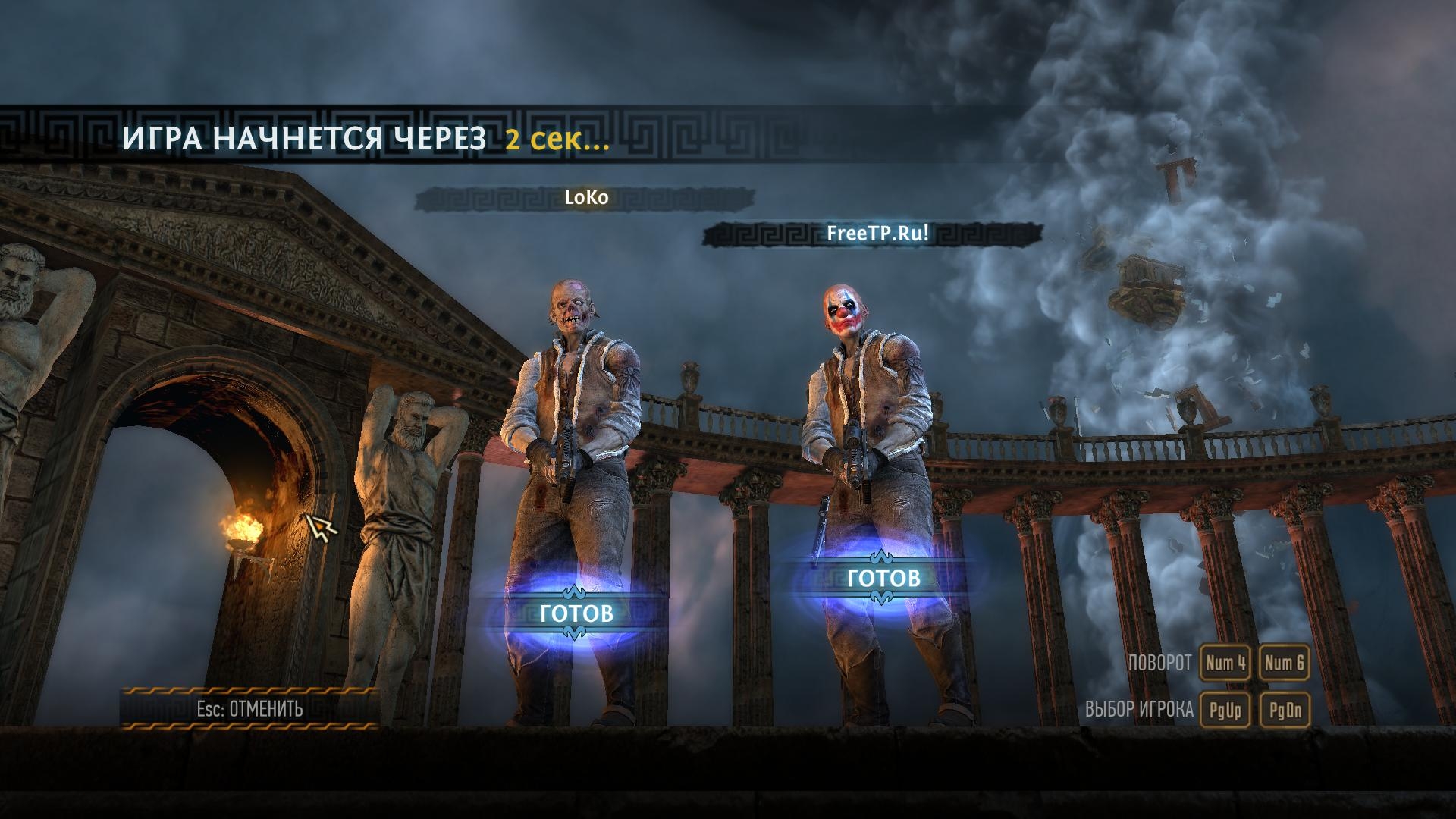Cancel the countdown with the ОТМЕНИТЬ button
Screen dimensions: 1456x819
tap(249, 709)
